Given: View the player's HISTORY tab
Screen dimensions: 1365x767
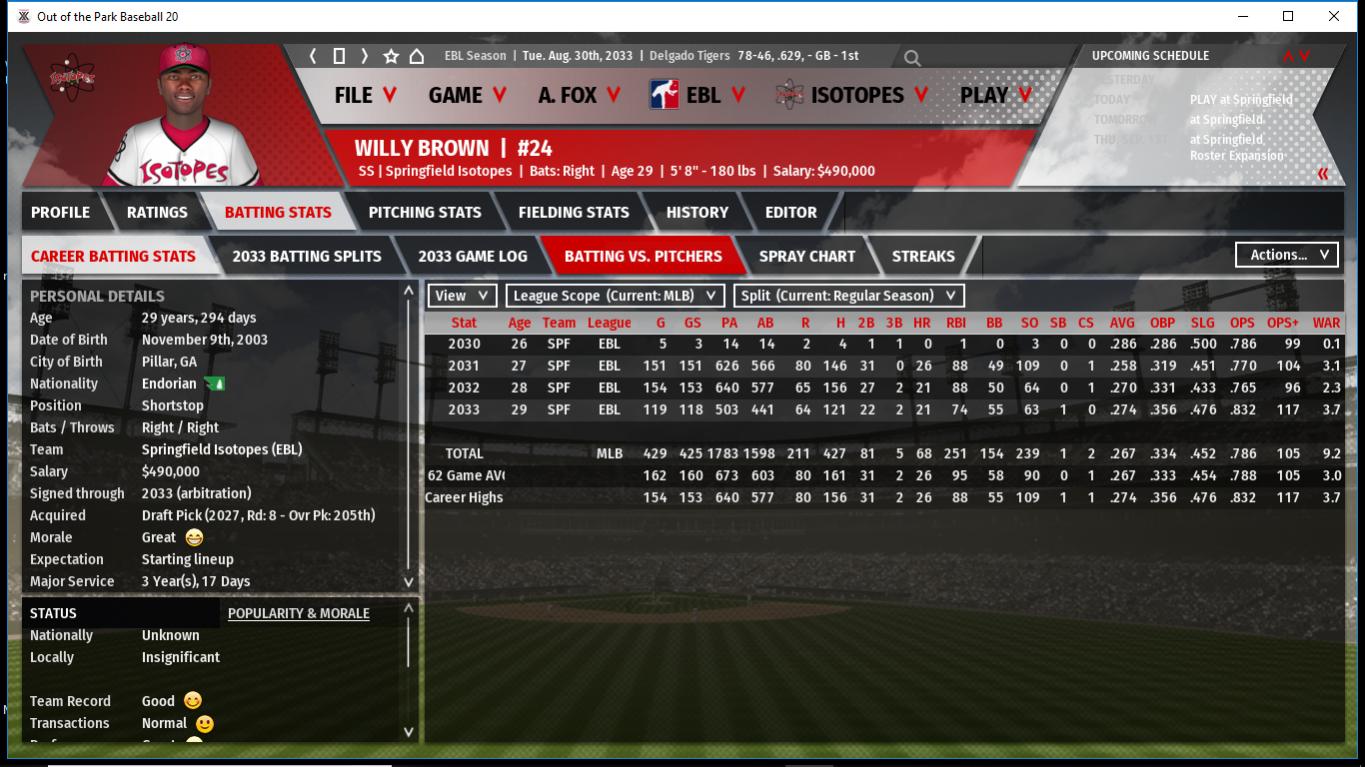Looking at the screenshot, I should (697, 212).
